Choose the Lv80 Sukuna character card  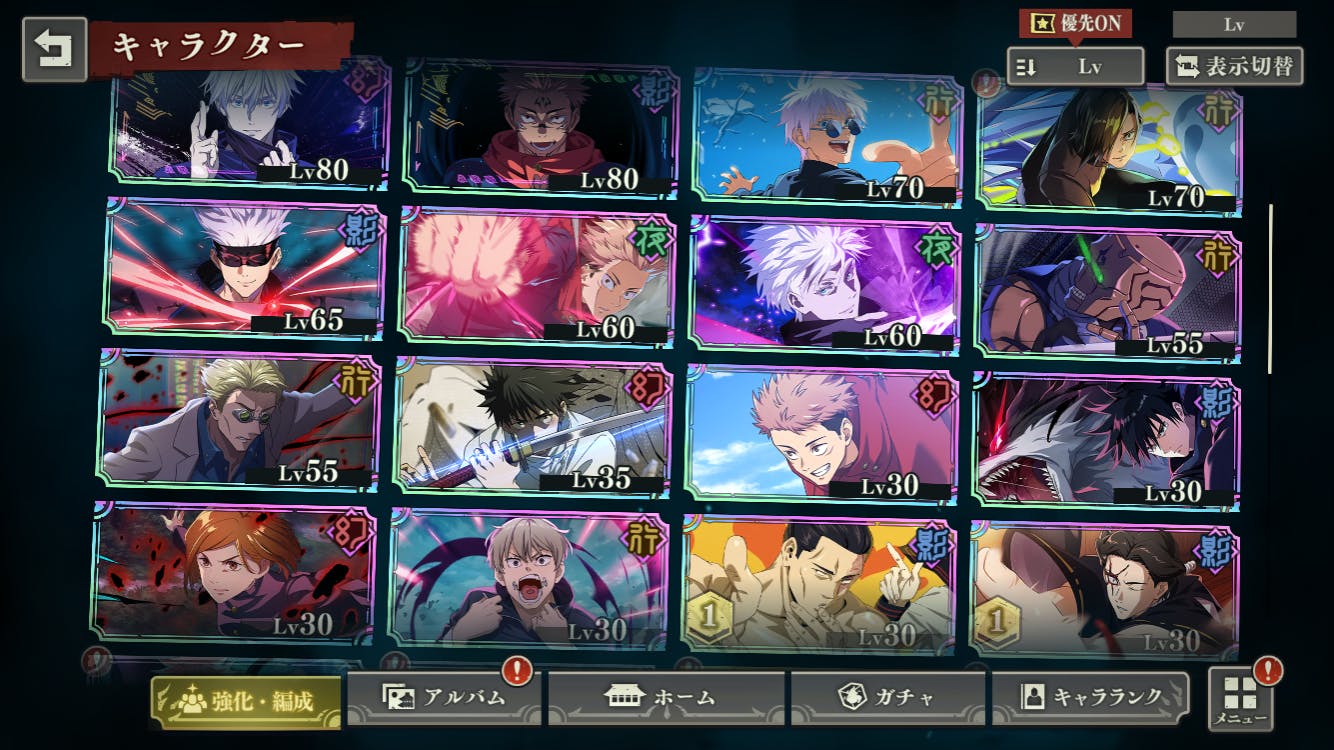tap(539, 125)
